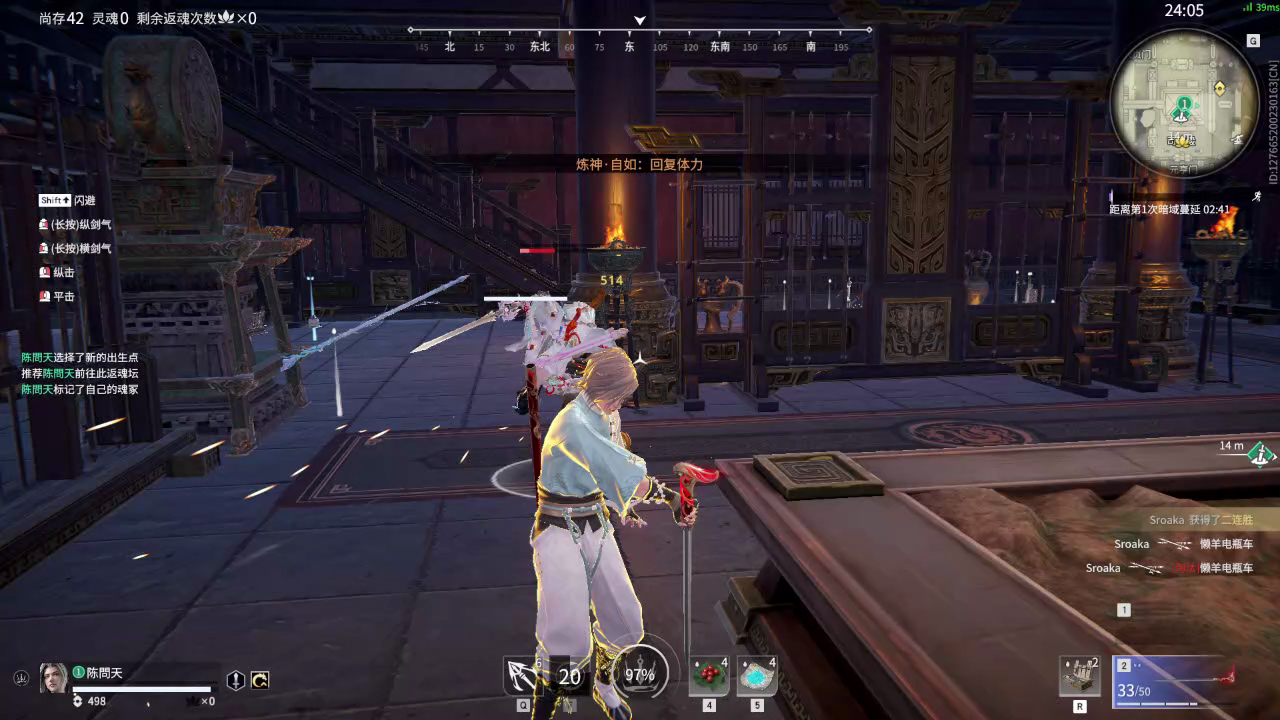The height and width of the screenshot is (720, 1280).
Task: Click the 炼神·自如 回复体力 status banner
Action: tap(640, 166)
